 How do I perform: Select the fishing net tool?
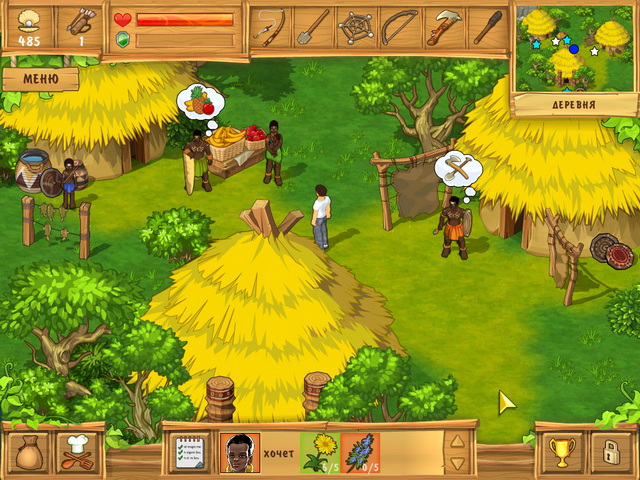pos(356,27)
